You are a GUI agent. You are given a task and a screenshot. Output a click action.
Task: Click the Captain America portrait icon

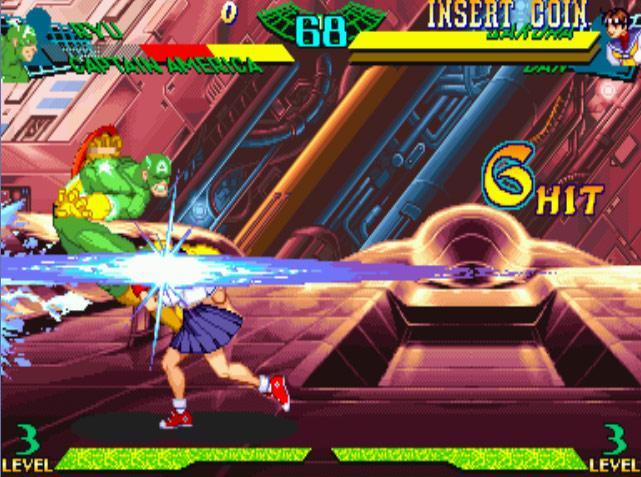pos(24,38)
